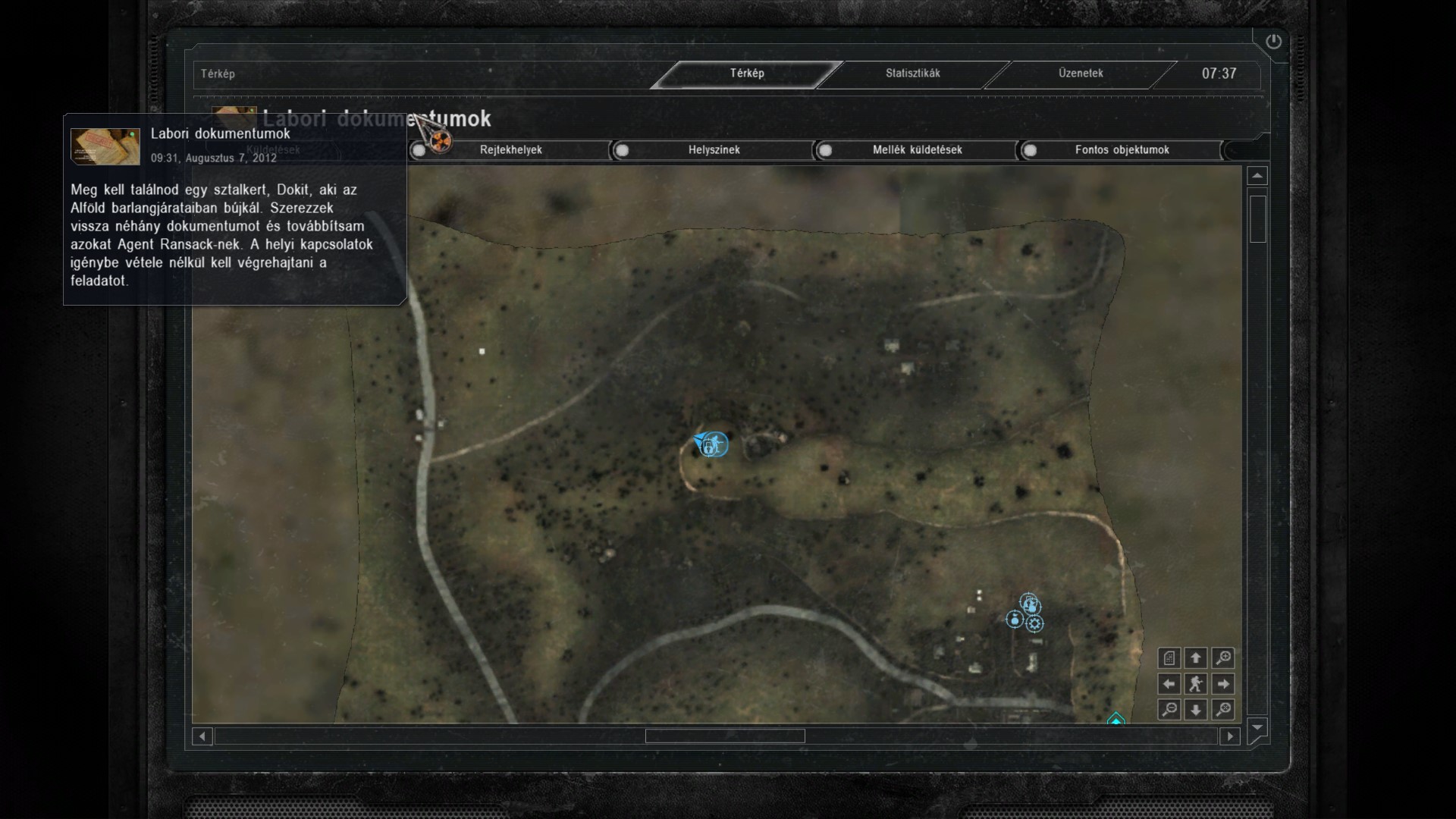Pan the map left with the arrow button
The height and width of the screenshot is (819, 1456).
(1169, 684)
